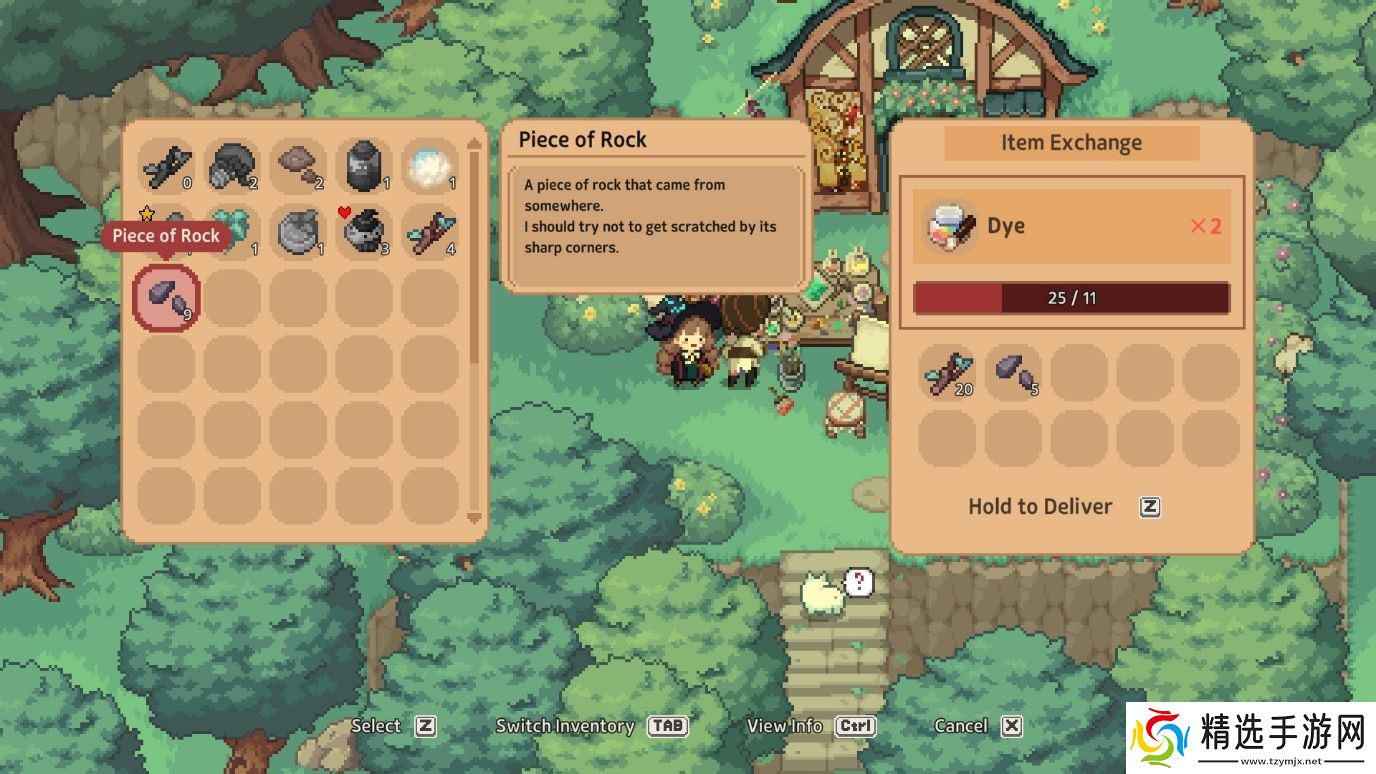The image size is (1376, 774).
Task: Pick the dark branch item with count 0
Action: click(x=166, y=166)
